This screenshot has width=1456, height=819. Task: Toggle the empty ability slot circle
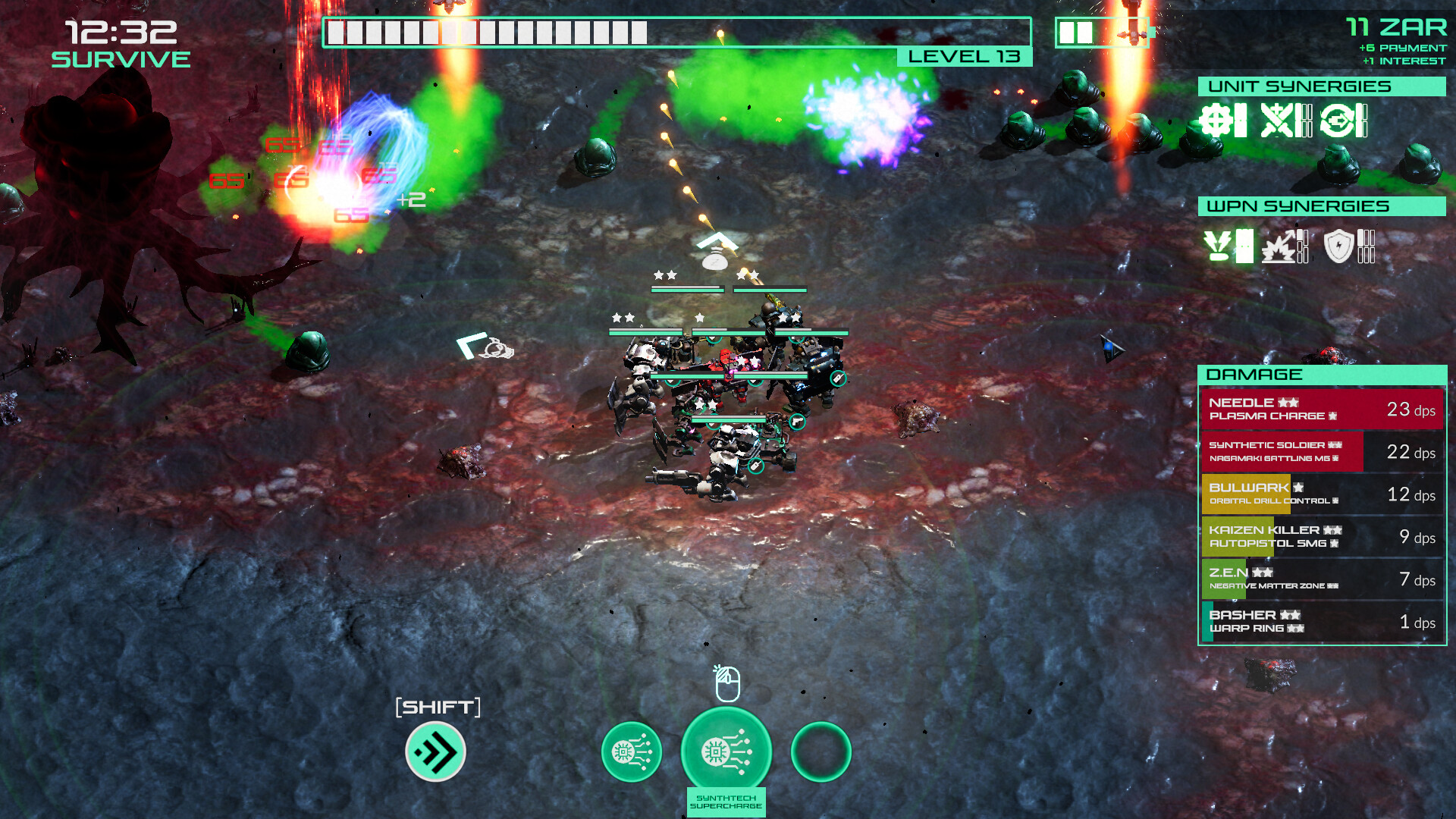821,752
